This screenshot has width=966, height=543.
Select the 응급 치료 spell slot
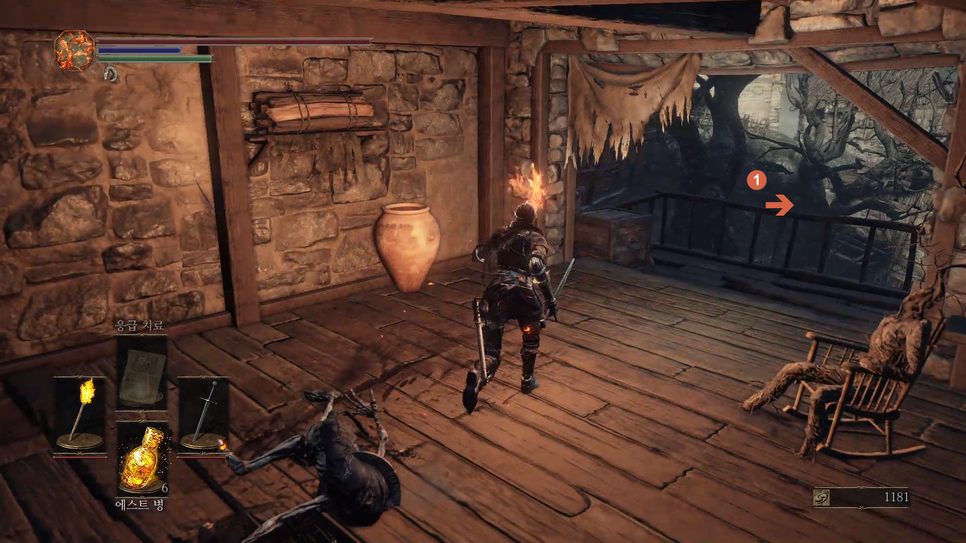[142, 372]
